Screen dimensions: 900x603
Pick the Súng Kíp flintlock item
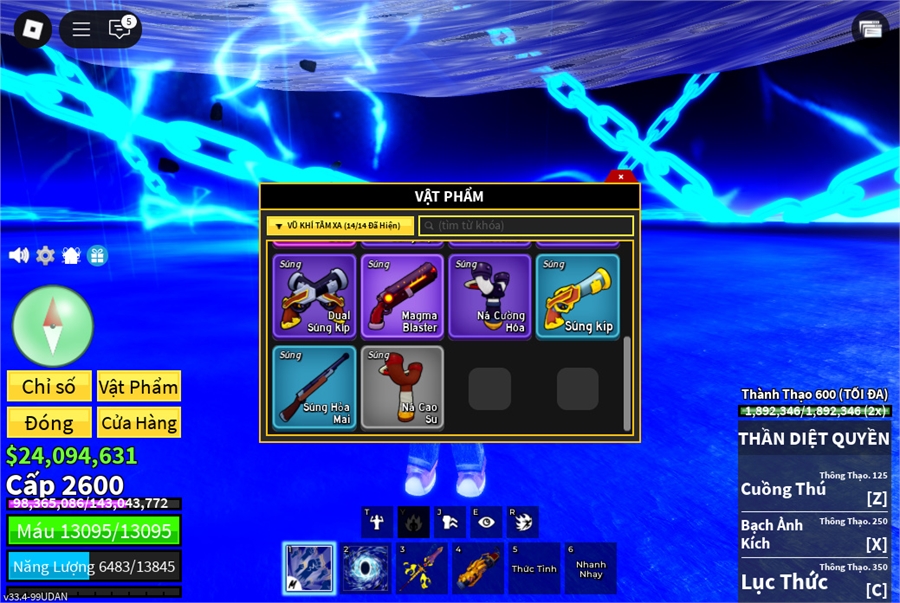578,296
